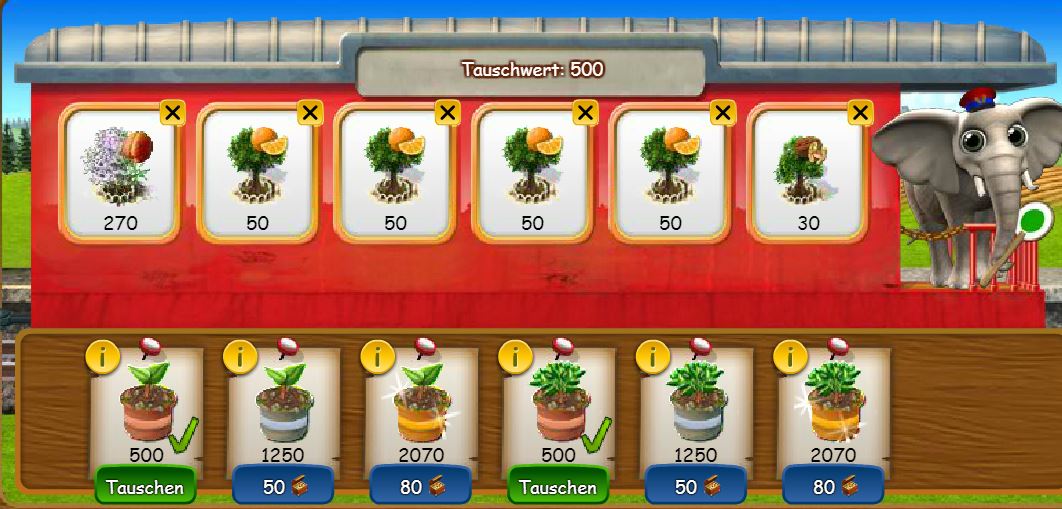This screenshot has height=509, width=1062.
Task: Show info for bushy plant in terracotta pot
Action: click(x=514, y=355)
